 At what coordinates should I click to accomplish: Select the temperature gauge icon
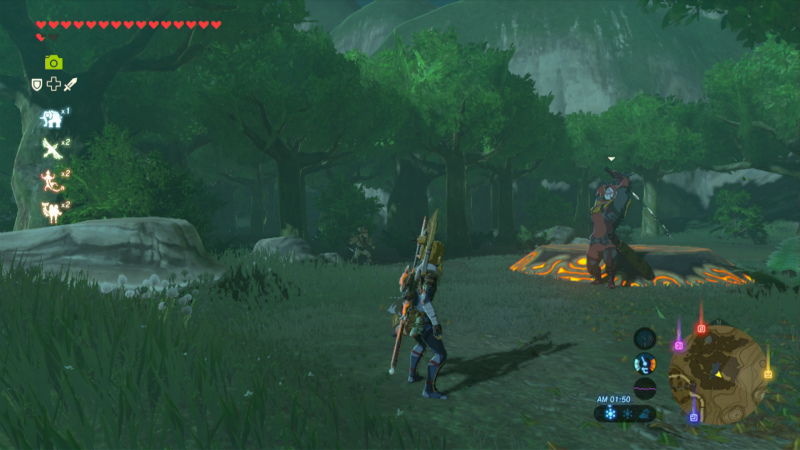coord(645,362)
